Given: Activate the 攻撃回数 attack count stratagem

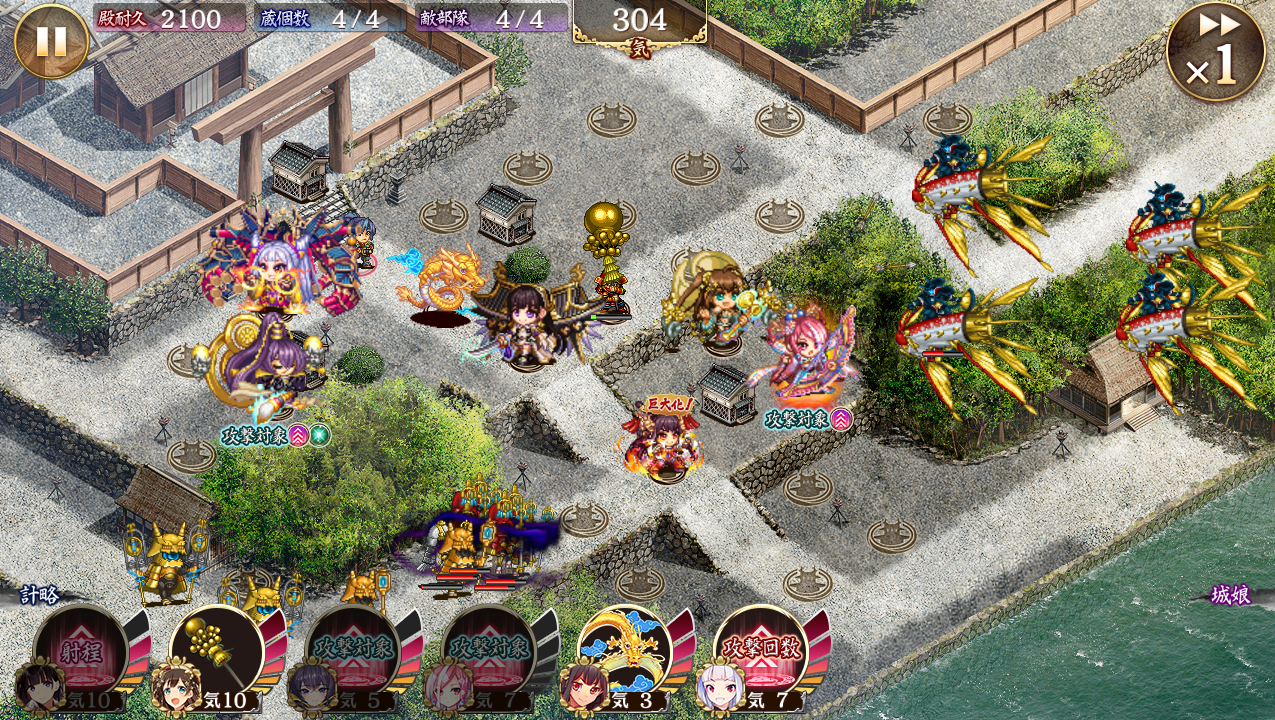Looking at the screenshot, I should (760, 653).
